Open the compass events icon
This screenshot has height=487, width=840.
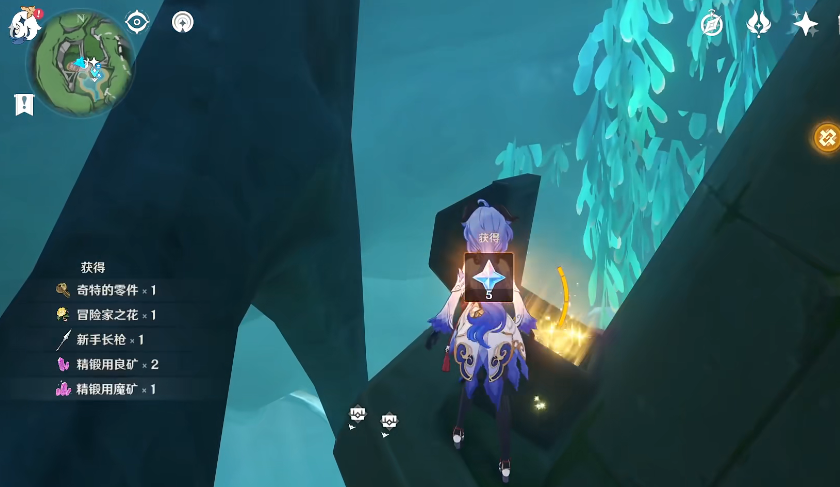click(x=712, y=24)
